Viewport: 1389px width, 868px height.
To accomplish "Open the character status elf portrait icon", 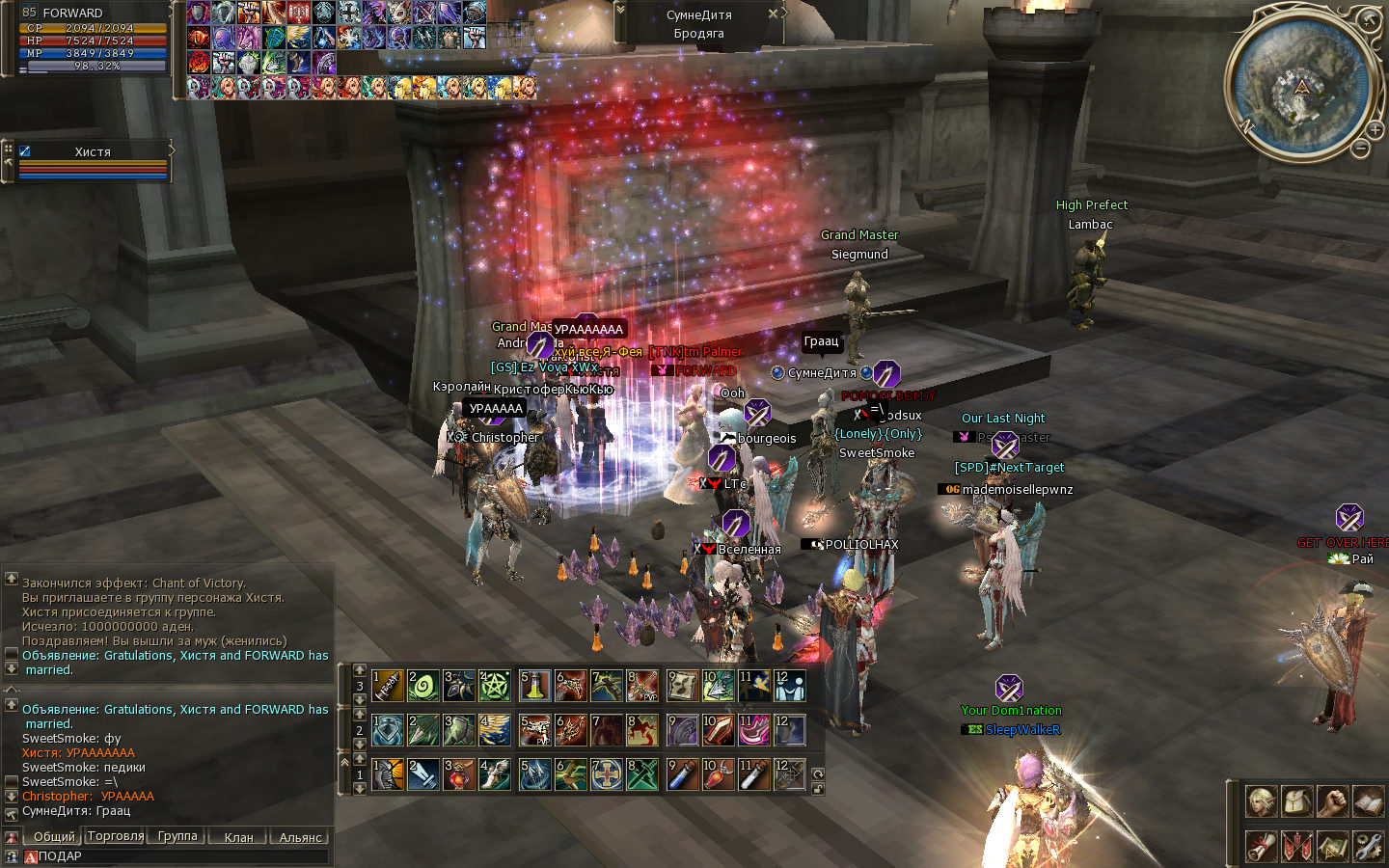I will click(1261, 800).
